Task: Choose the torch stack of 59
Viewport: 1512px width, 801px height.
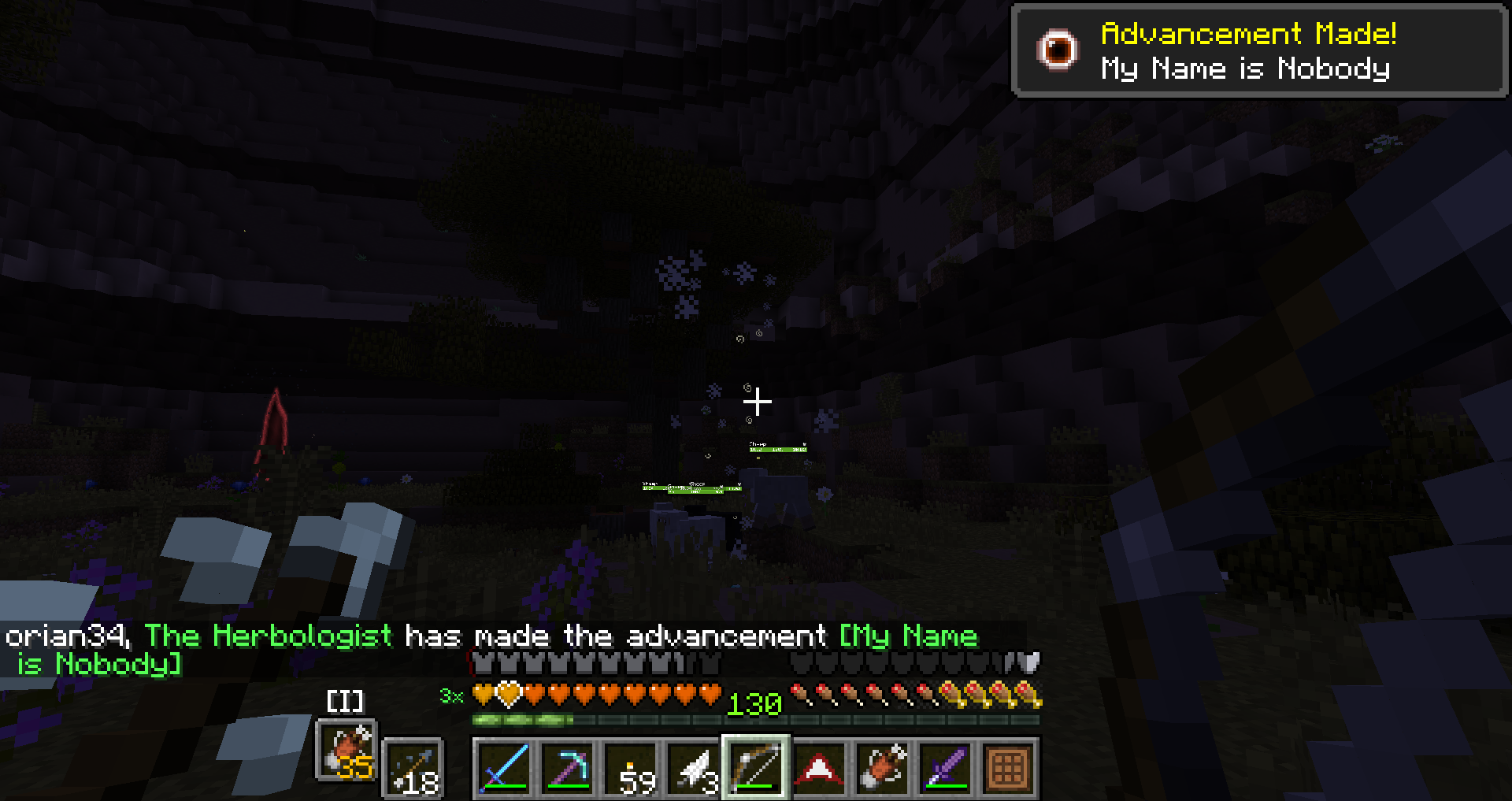Action: [x=630, y=766]
